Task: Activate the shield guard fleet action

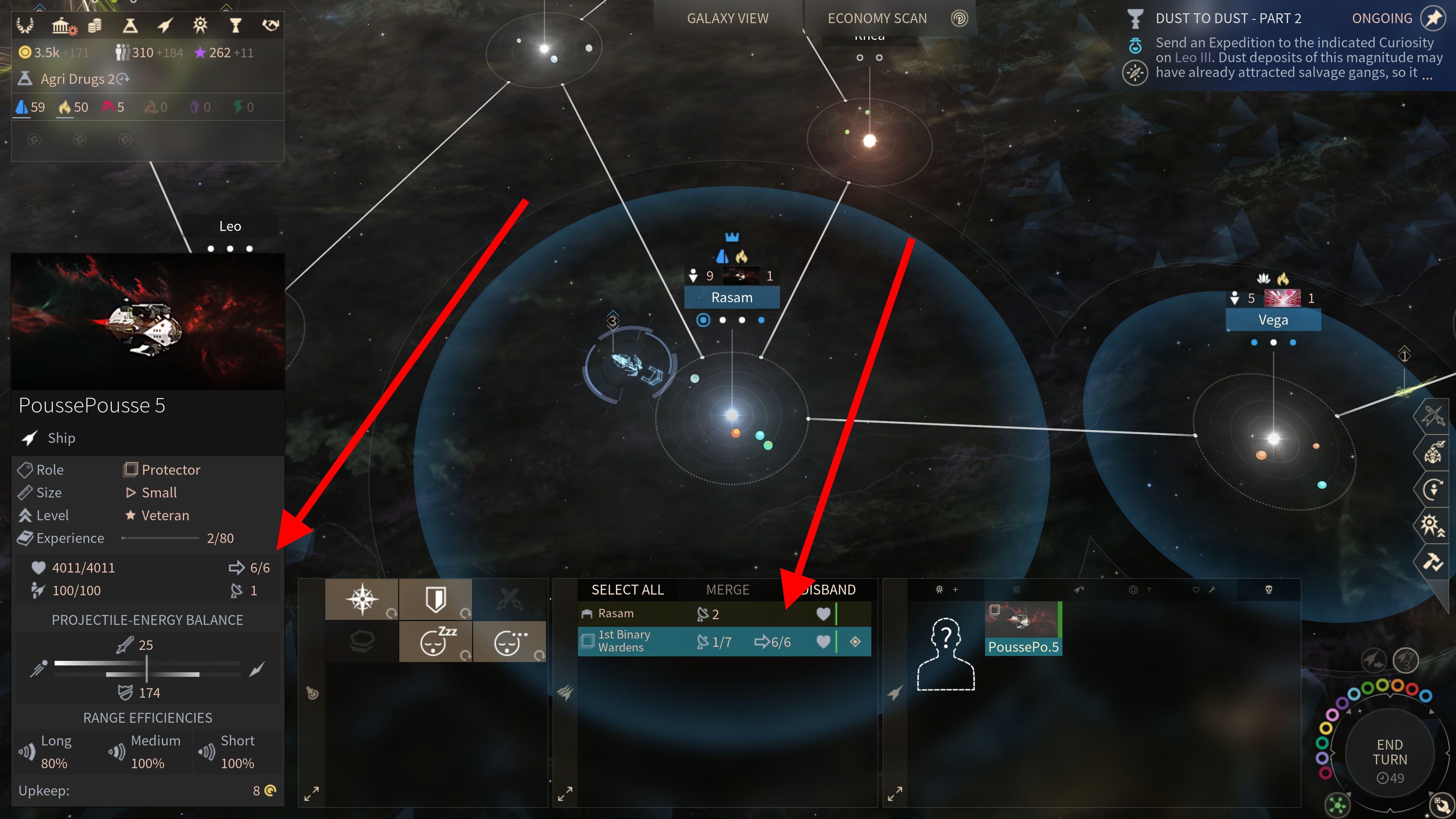Action: tap(435, 599)
